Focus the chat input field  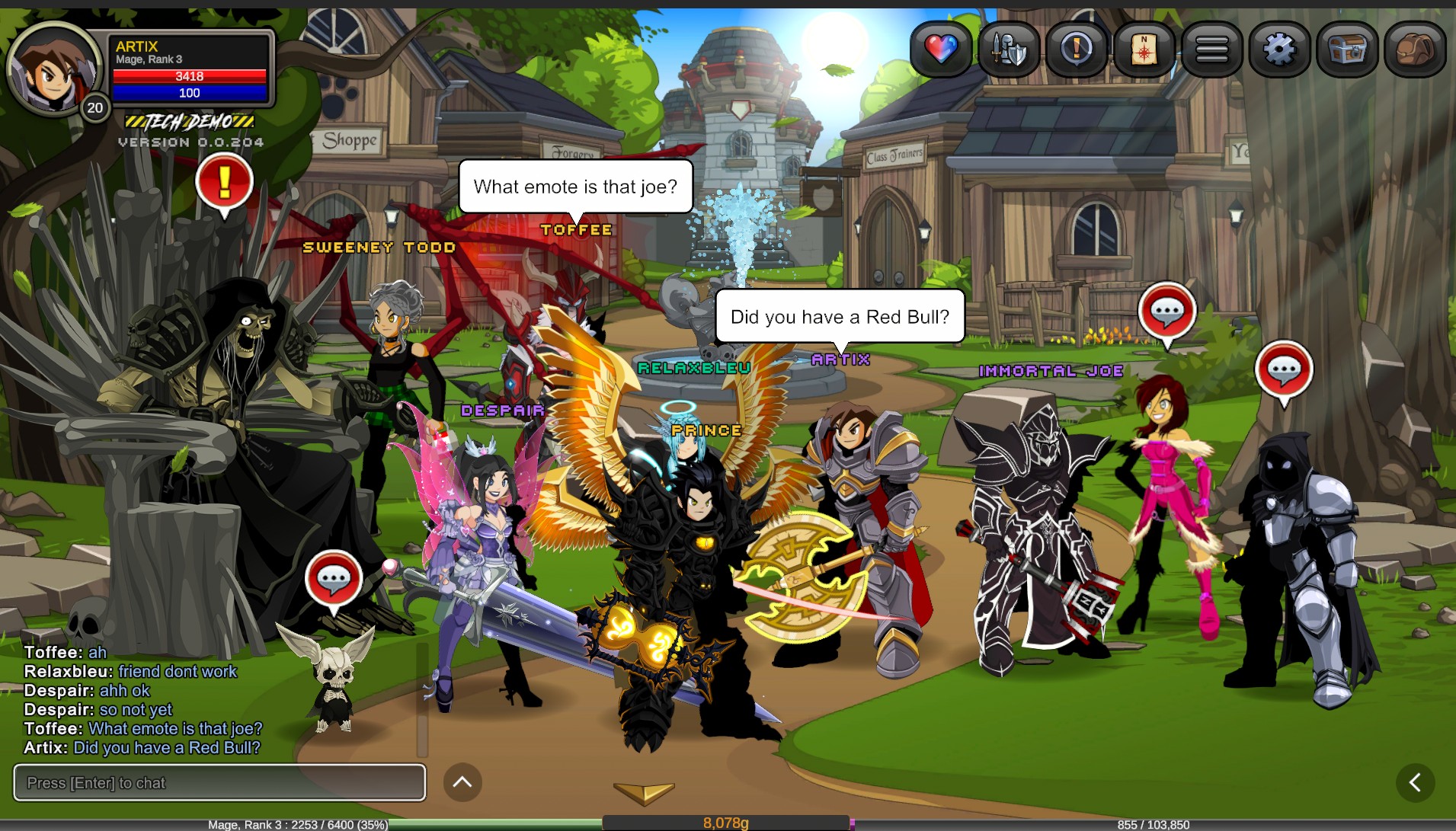click(x=219, y=783)
